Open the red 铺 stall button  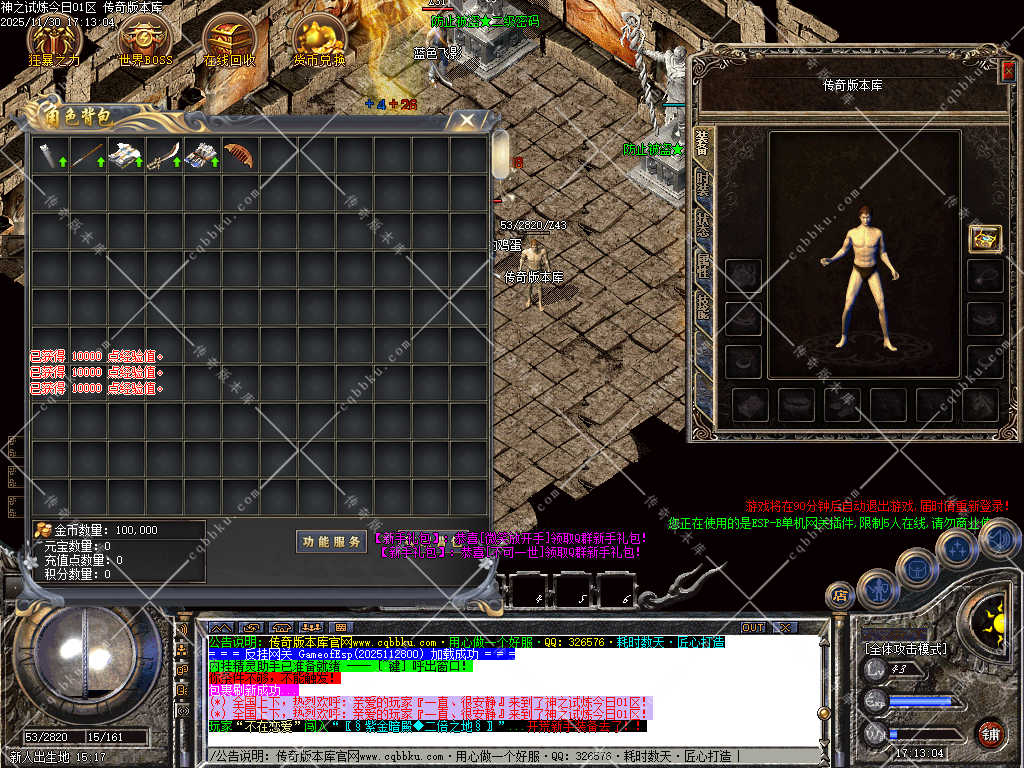click(990, 732)
